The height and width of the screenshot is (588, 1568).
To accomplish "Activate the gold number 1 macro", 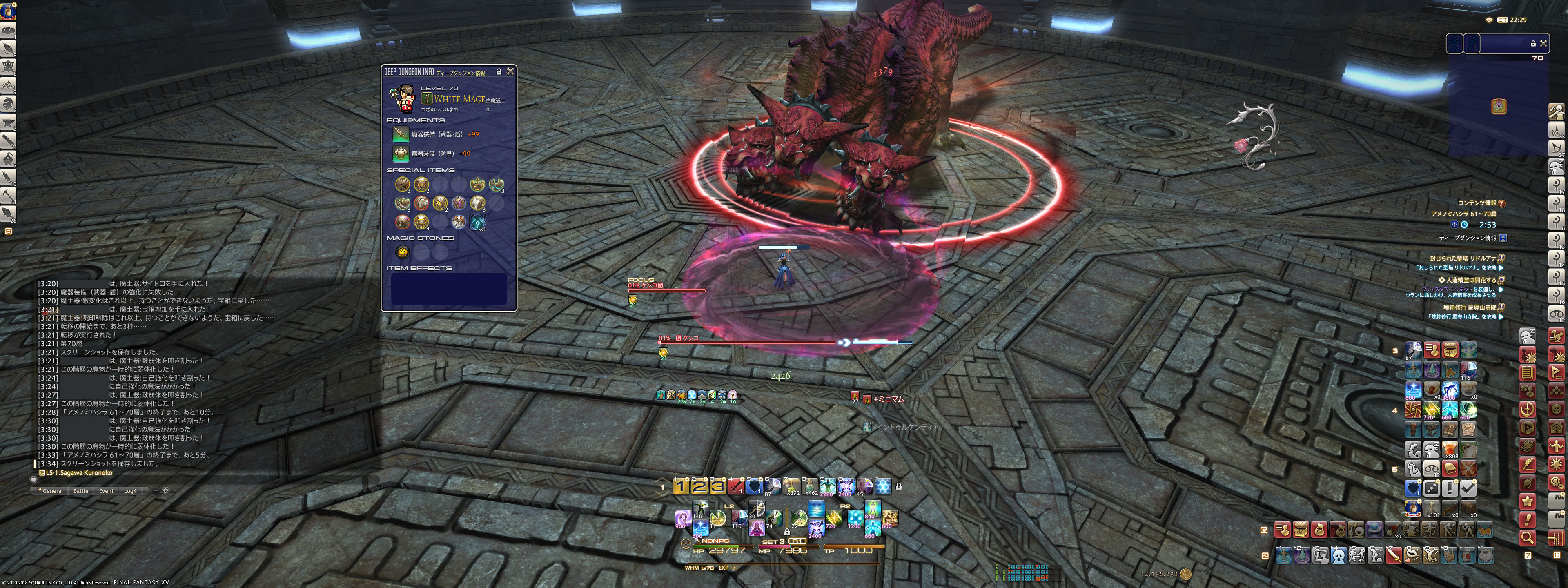I will (681, 486).
